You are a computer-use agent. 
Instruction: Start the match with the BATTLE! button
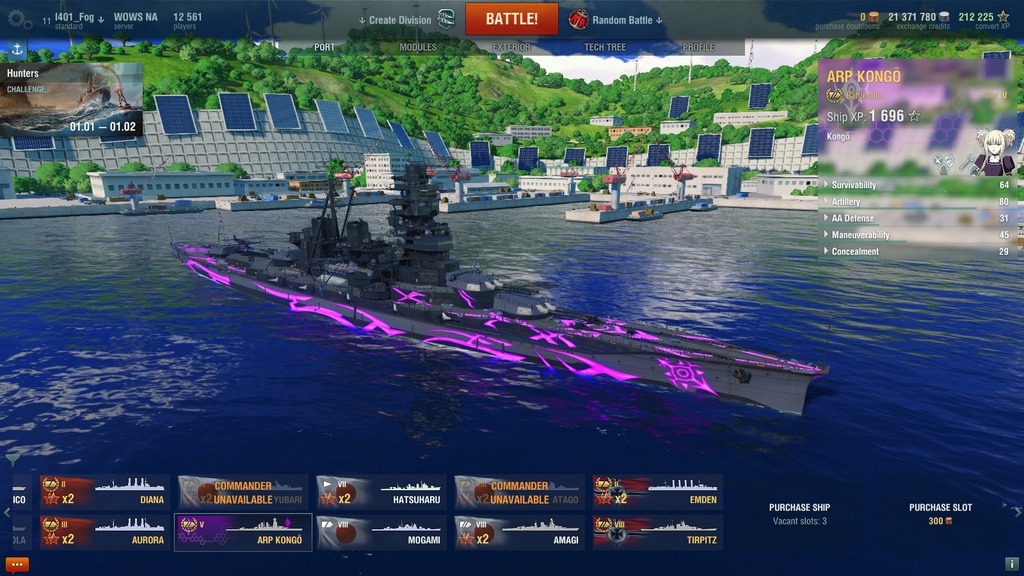tap(511, 19)
